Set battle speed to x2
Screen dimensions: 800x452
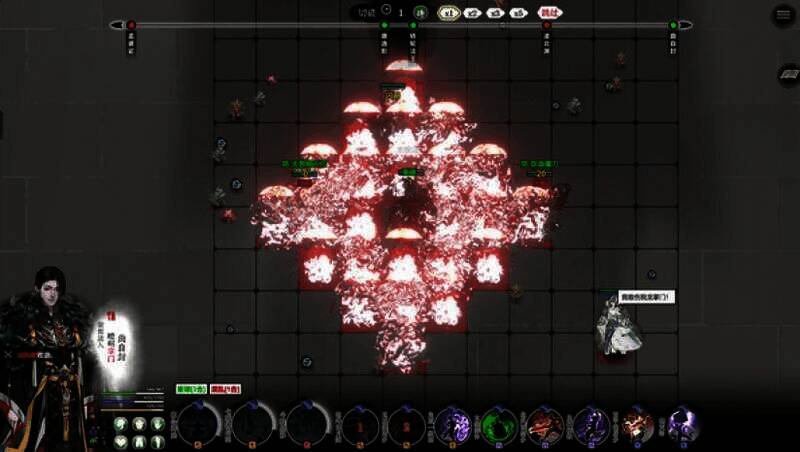pos(473,13)
